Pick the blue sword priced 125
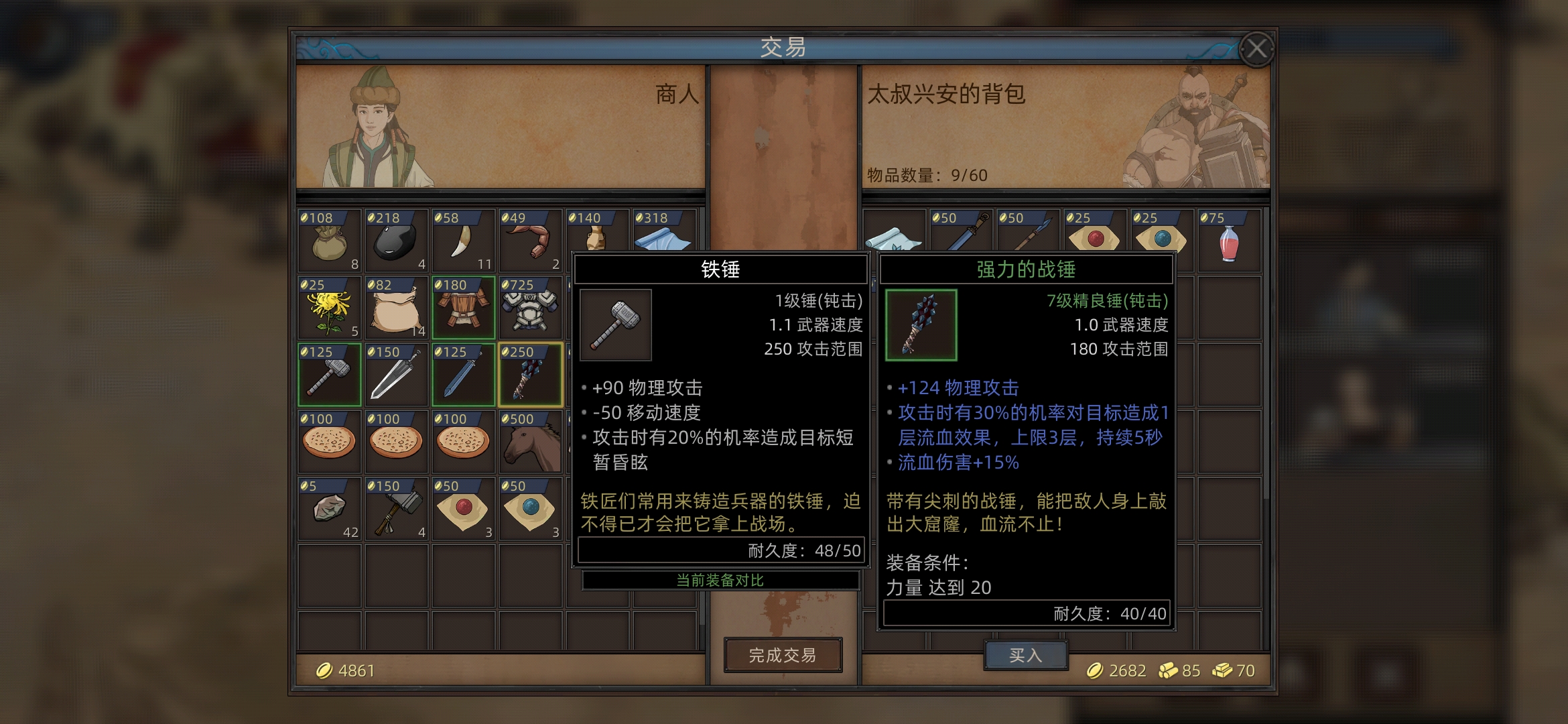This screenshot has width=1568, height=724. click(463, 375)
